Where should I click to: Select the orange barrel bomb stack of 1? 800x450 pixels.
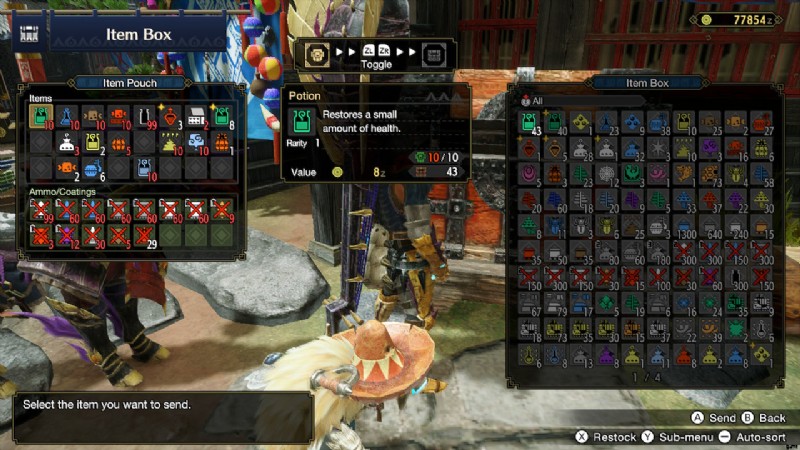coord(222,143)
